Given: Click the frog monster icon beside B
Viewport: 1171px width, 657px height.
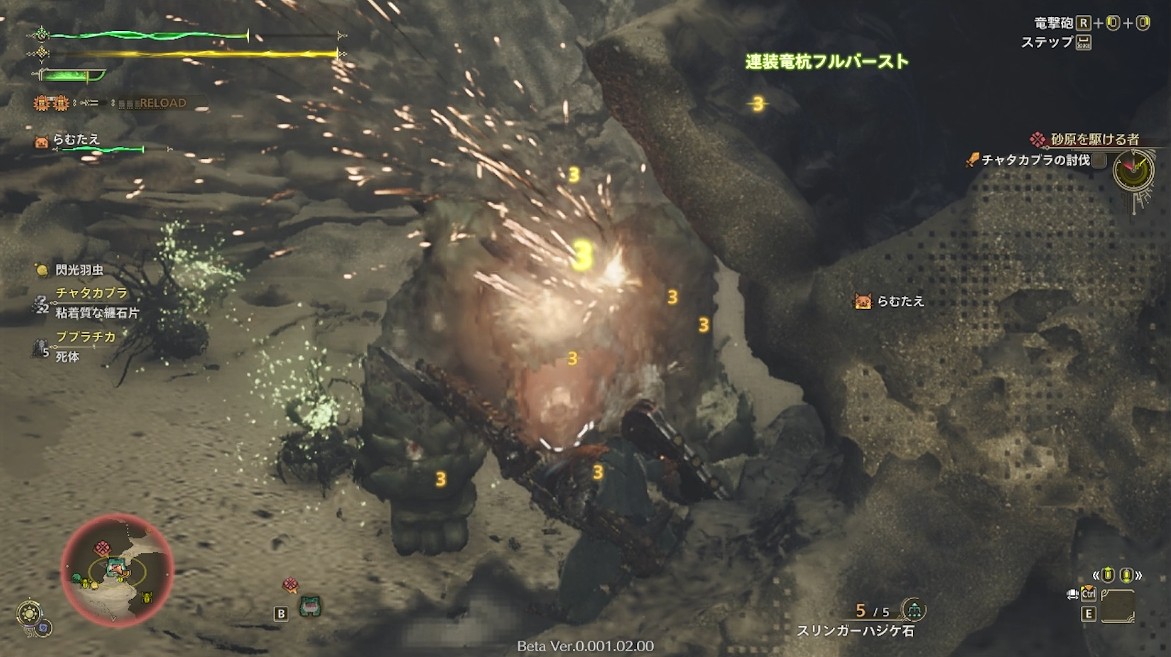Looking at the screenshot, I should pyautogui.click(x=309, y=606).
